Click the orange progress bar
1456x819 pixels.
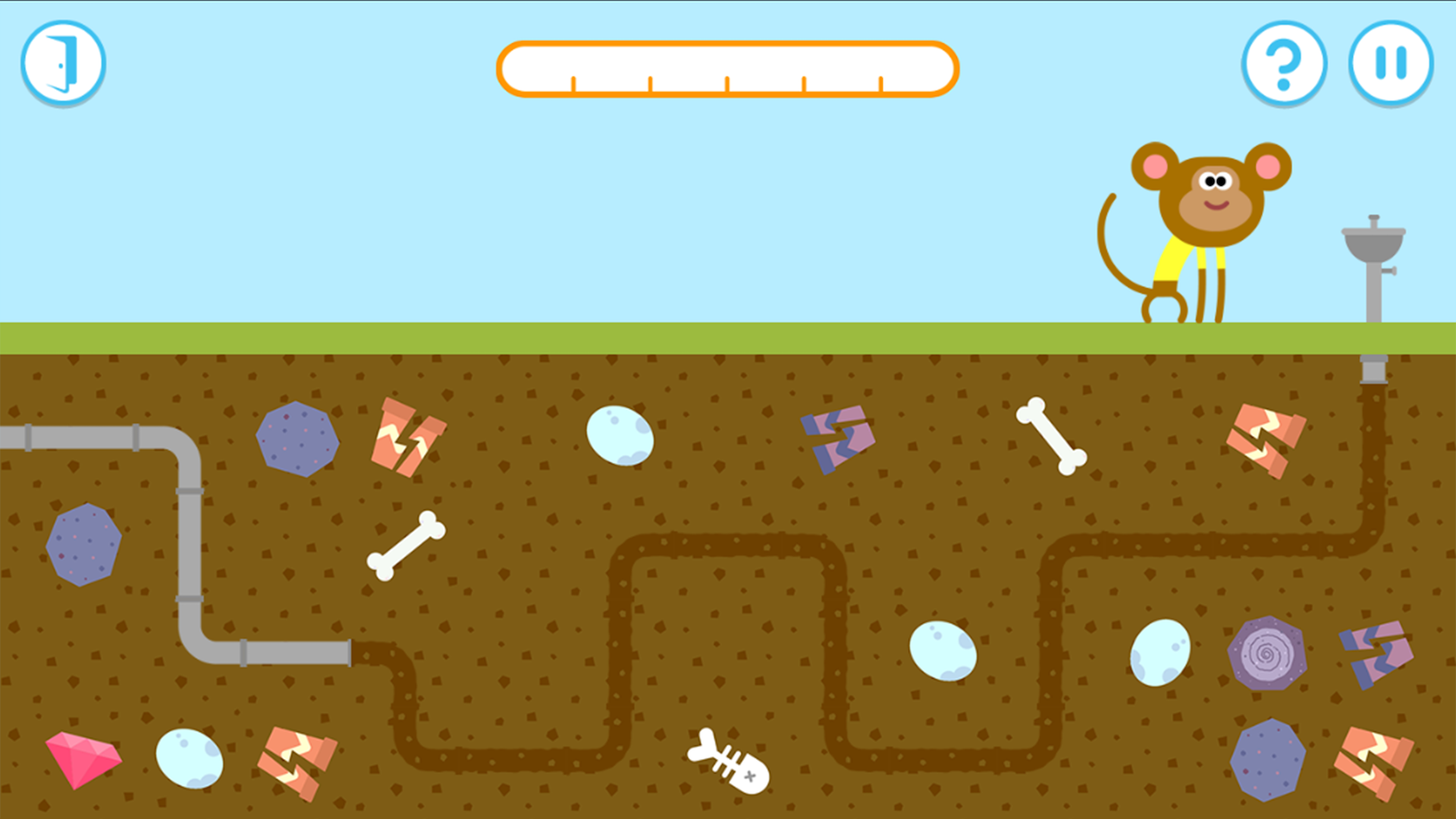click(728, 70)
